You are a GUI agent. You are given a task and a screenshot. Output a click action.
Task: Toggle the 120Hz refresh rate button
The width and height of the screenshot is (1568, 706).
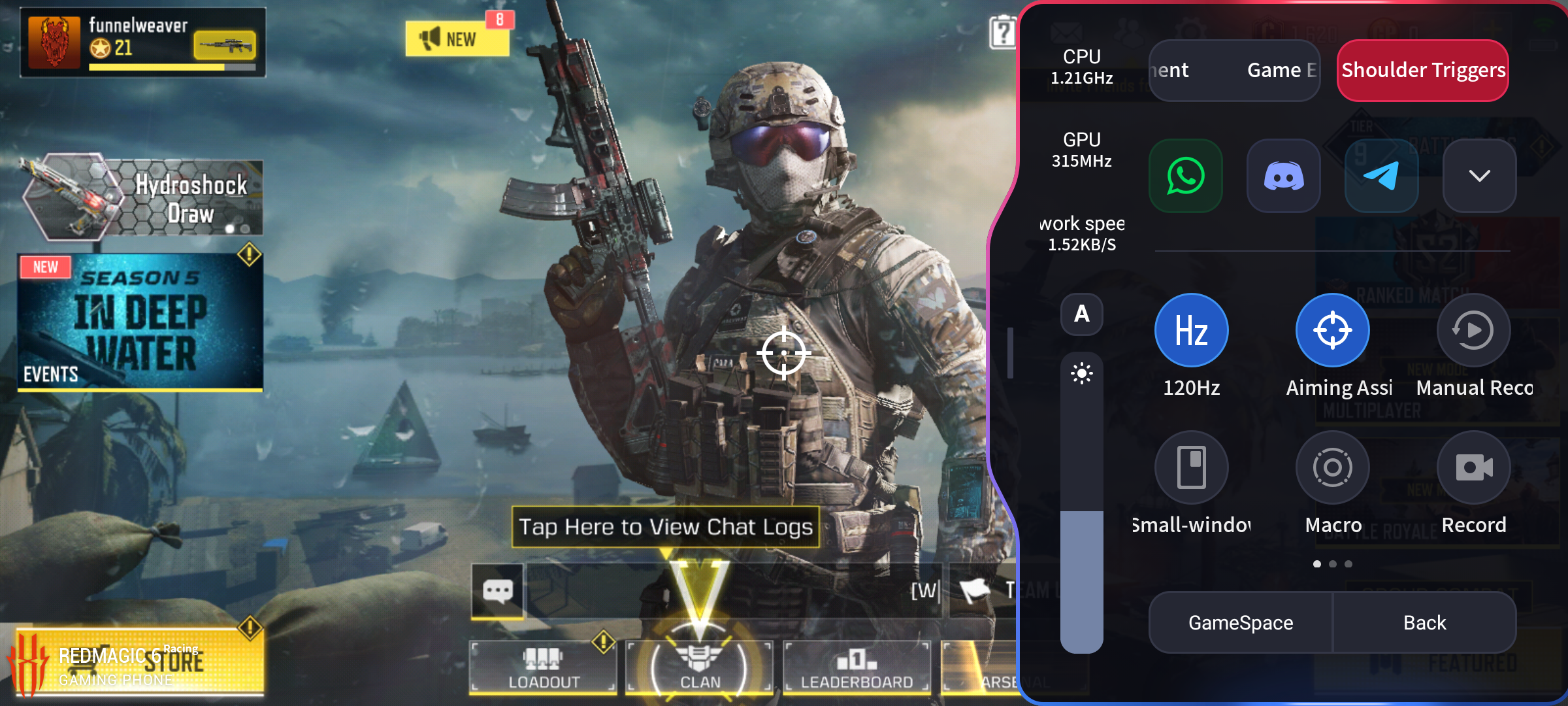[1192, 331]
